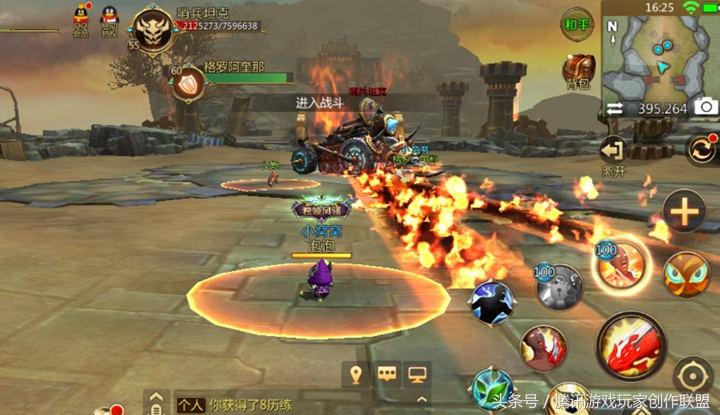
Task: Open the backpack (背包) inventory
Action: click(578, 68)
